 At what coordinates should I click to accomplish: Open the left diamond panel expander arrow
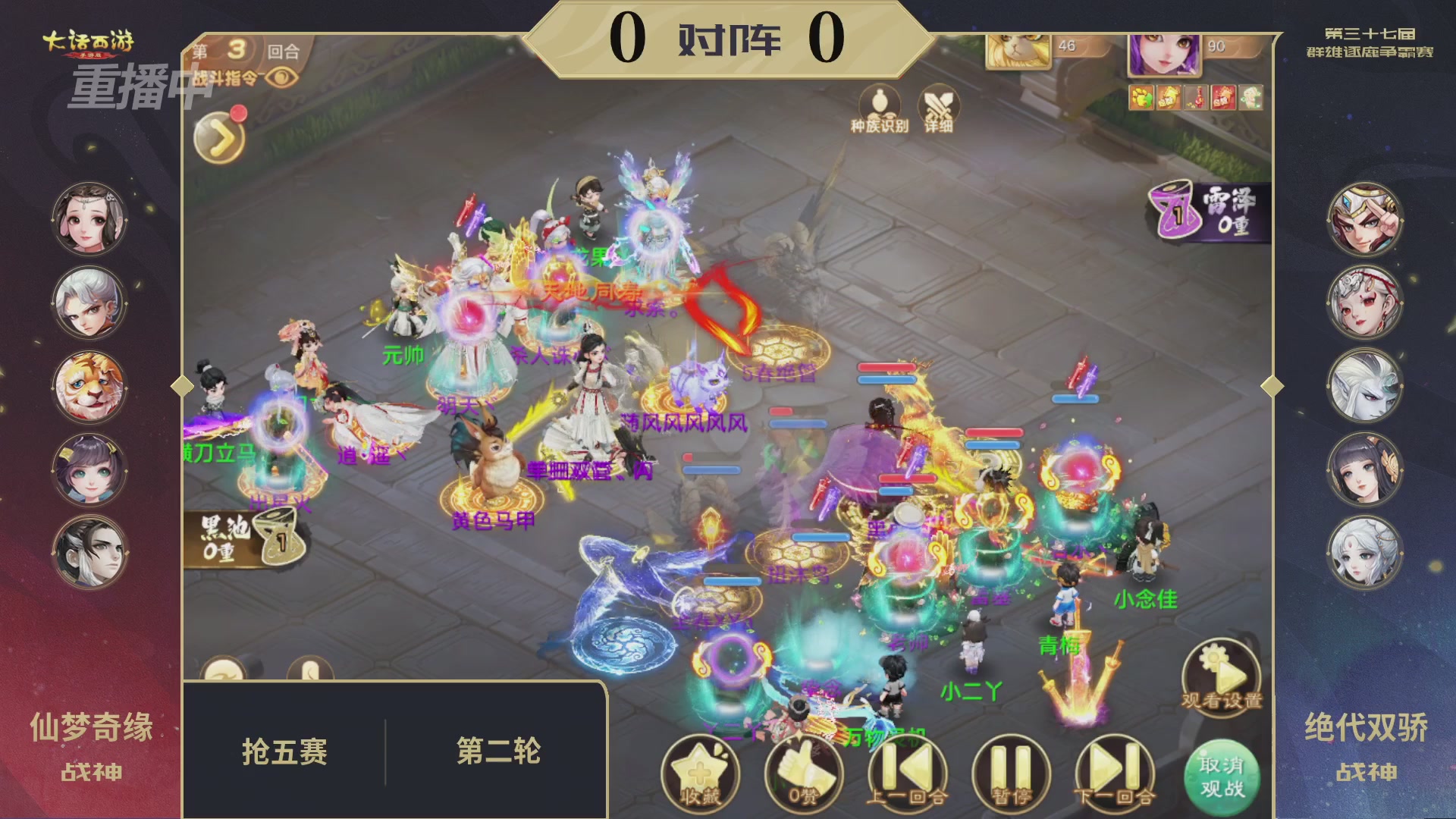[182, 387]
